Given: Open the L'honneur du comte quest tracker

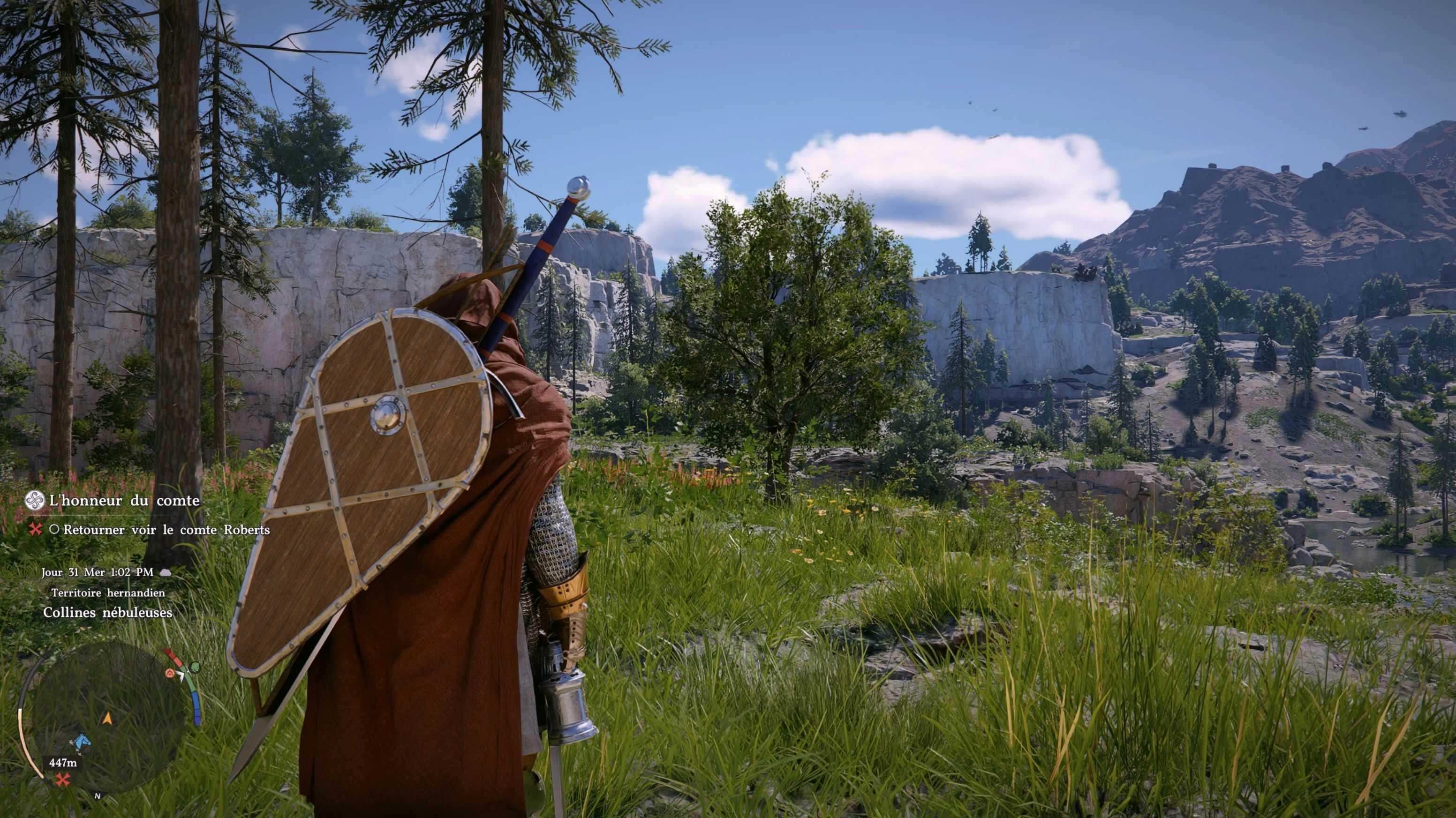Looking at the screenshot, I should (124, 501).
